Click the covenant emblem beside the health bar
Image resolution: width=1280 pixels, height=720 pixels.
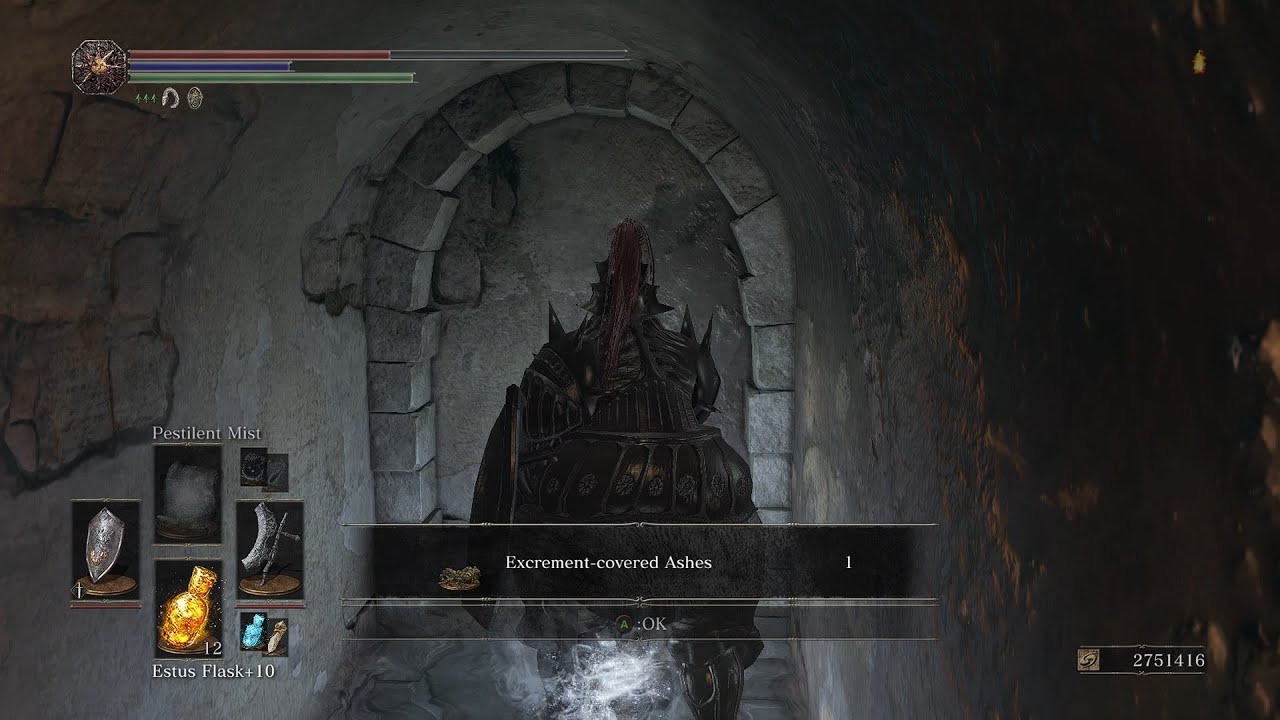click(99, 66)
